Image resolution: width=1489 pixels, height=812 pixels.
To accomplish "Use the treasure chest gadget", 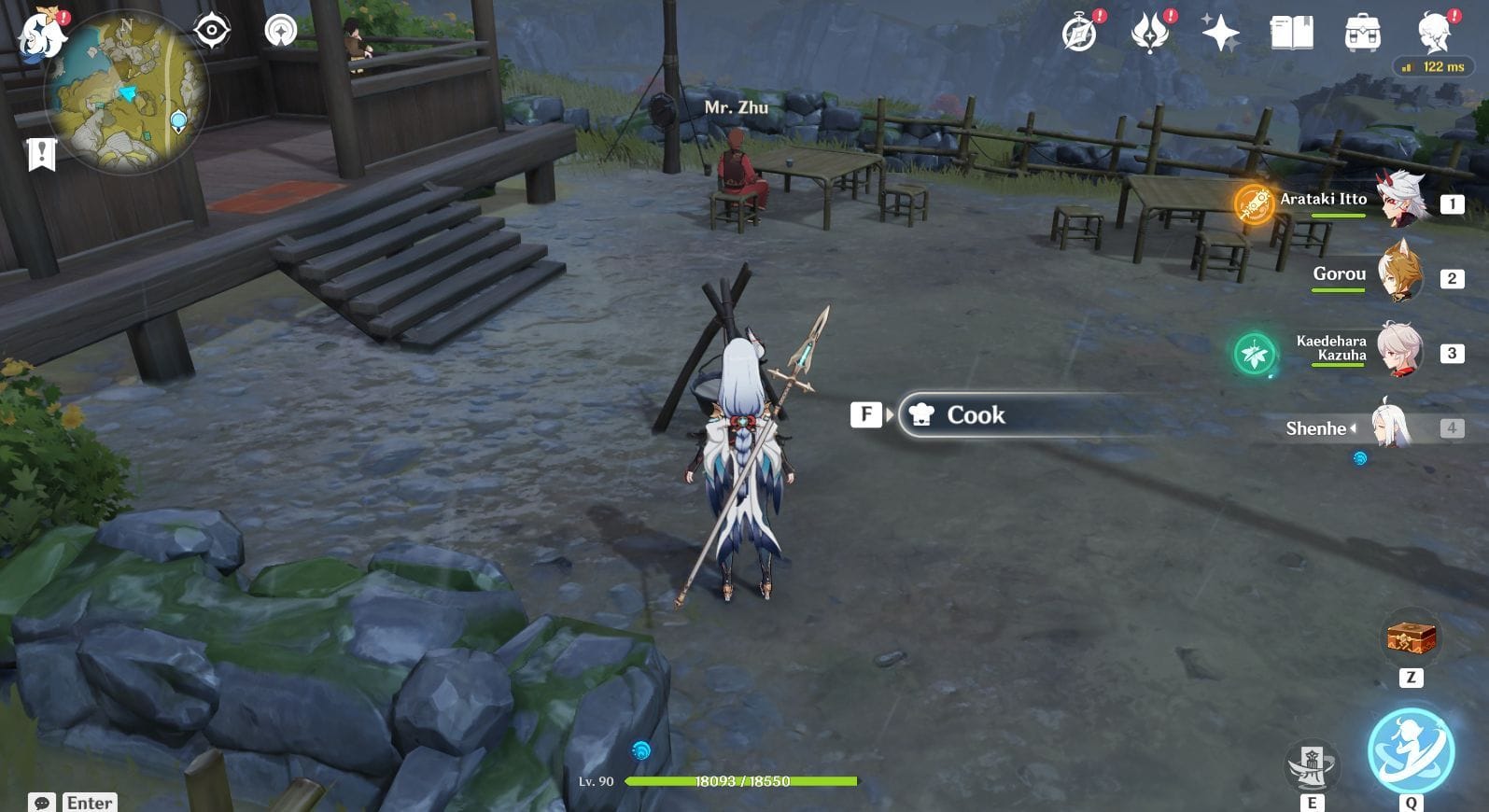I will pyautogui.click(x=1411, y=638).
